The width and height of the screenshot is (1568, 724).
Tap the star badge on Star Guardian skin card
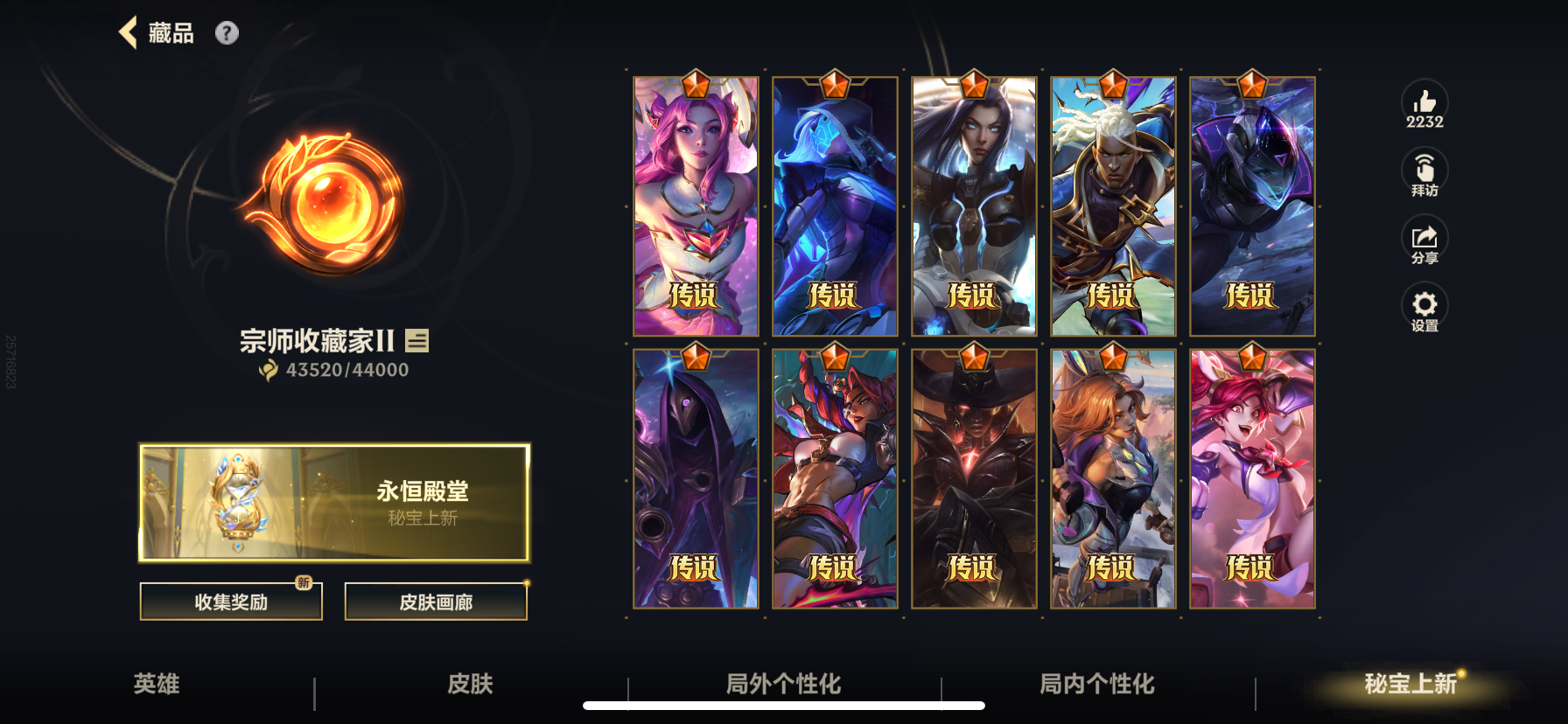click(x=696, y=85)
